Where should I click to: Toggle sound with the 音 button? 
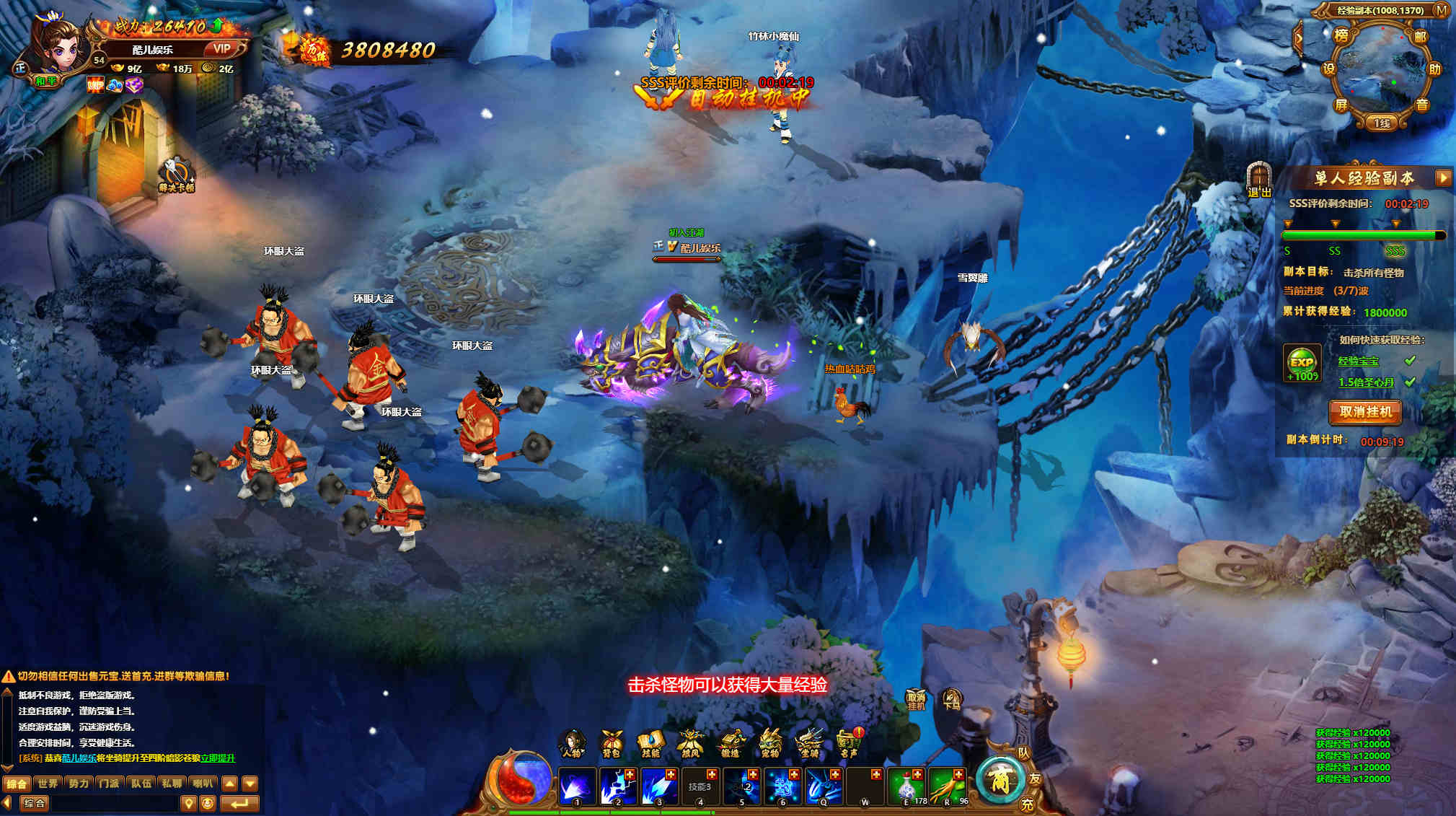point(1421,105)
